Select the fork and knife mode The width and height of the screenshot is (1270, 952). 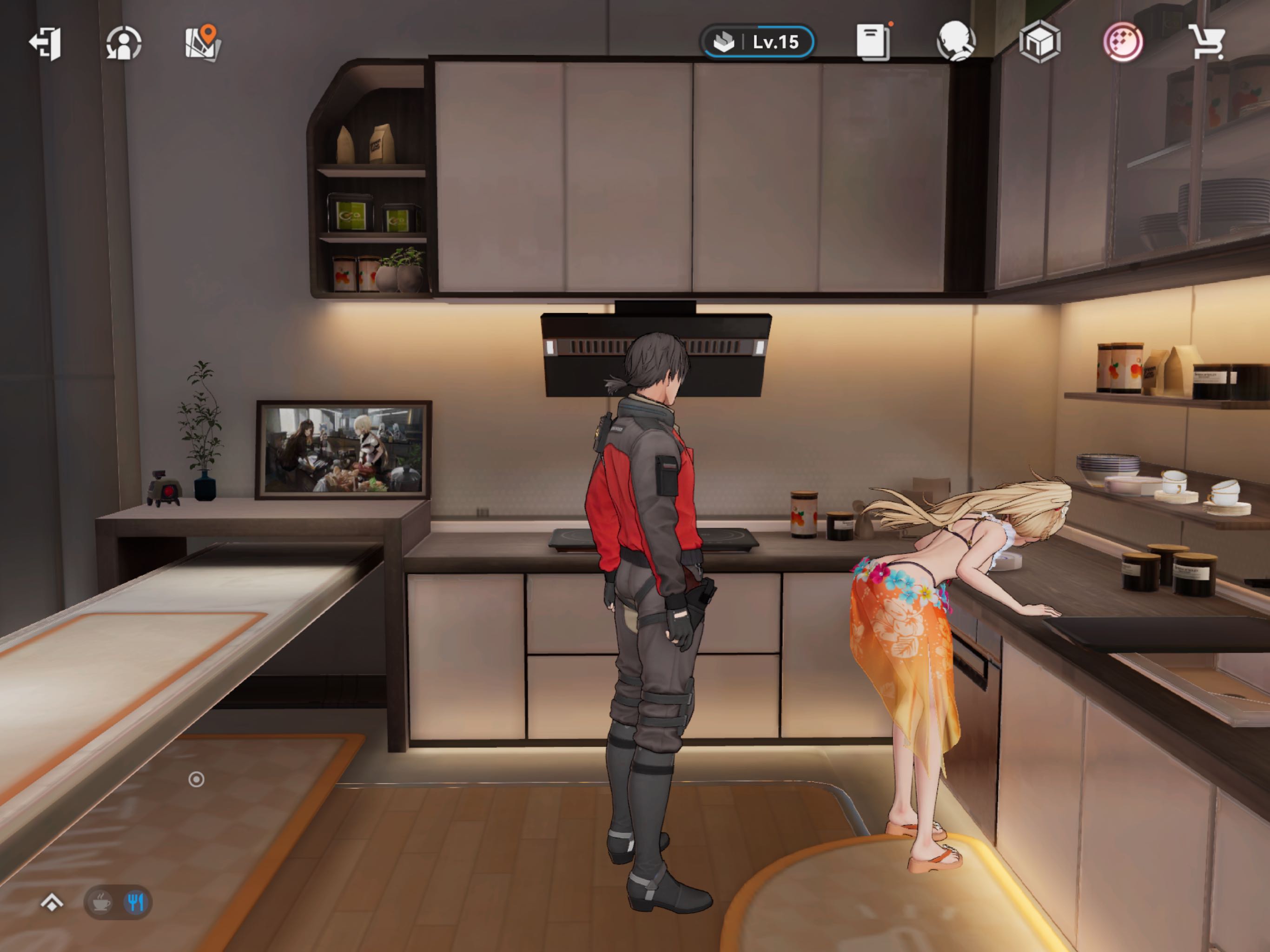coord(135,903)
